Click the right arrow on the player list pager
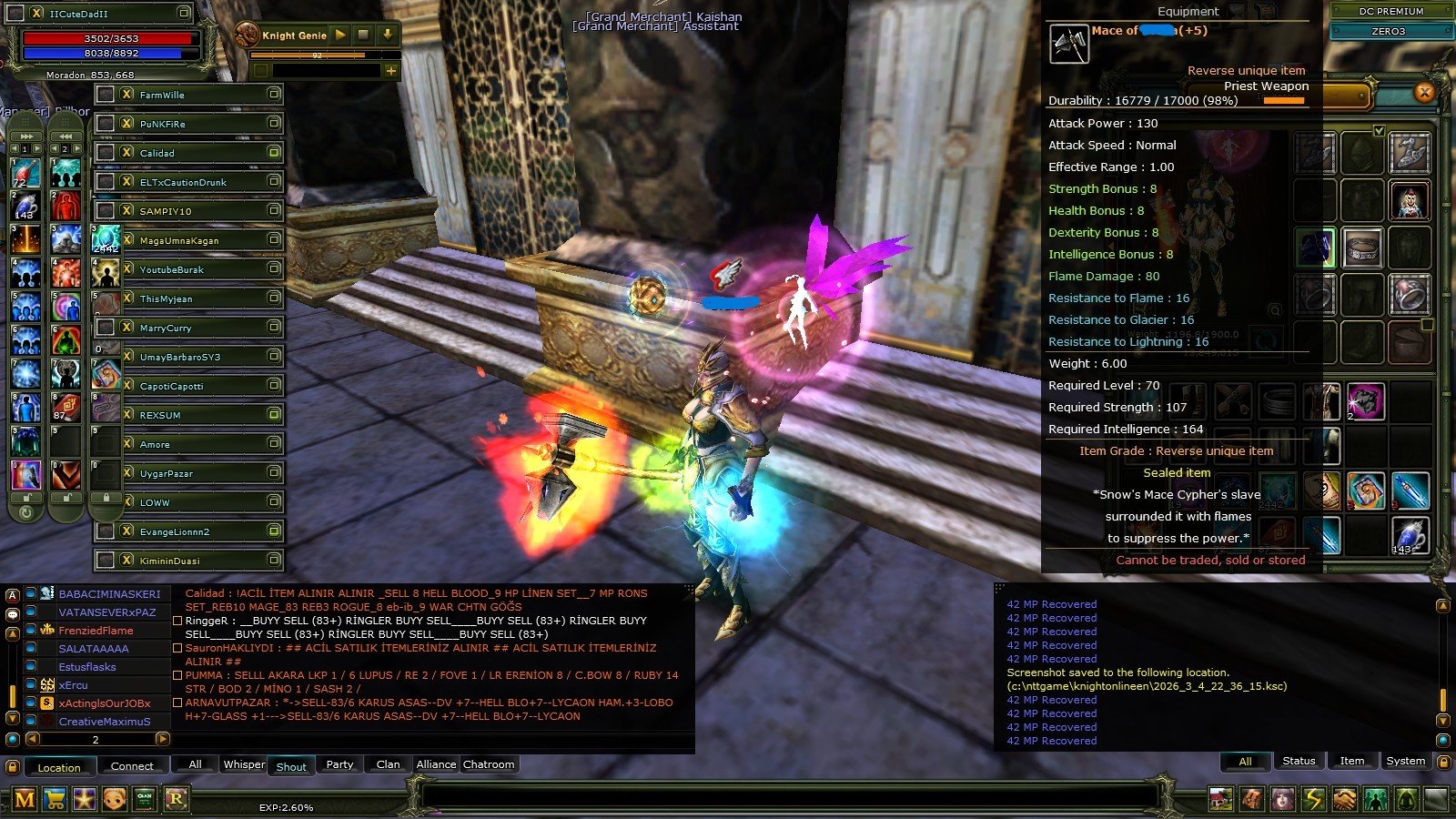1456x819 pixels. pyautogui.click(x=163, y=740)
